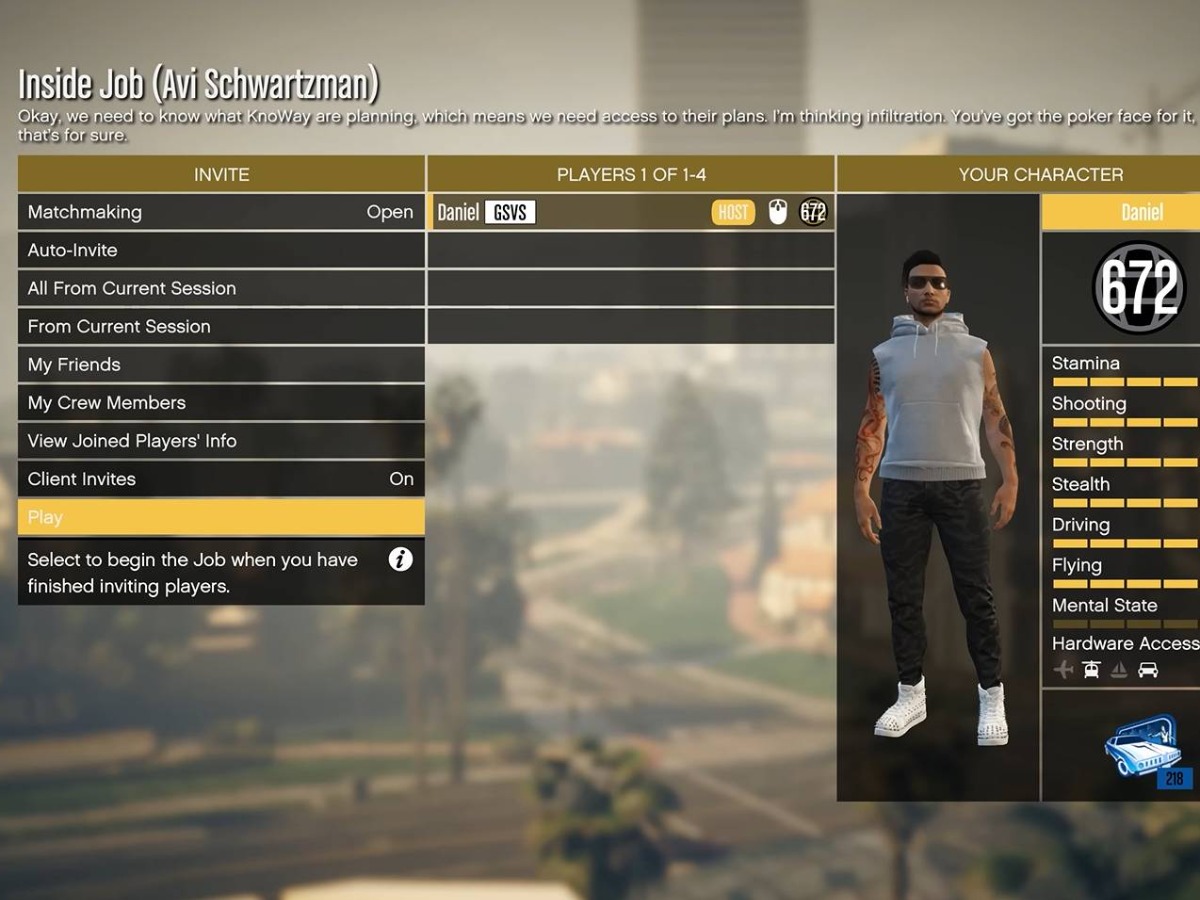Open My Friends invite list

(220, 365)
